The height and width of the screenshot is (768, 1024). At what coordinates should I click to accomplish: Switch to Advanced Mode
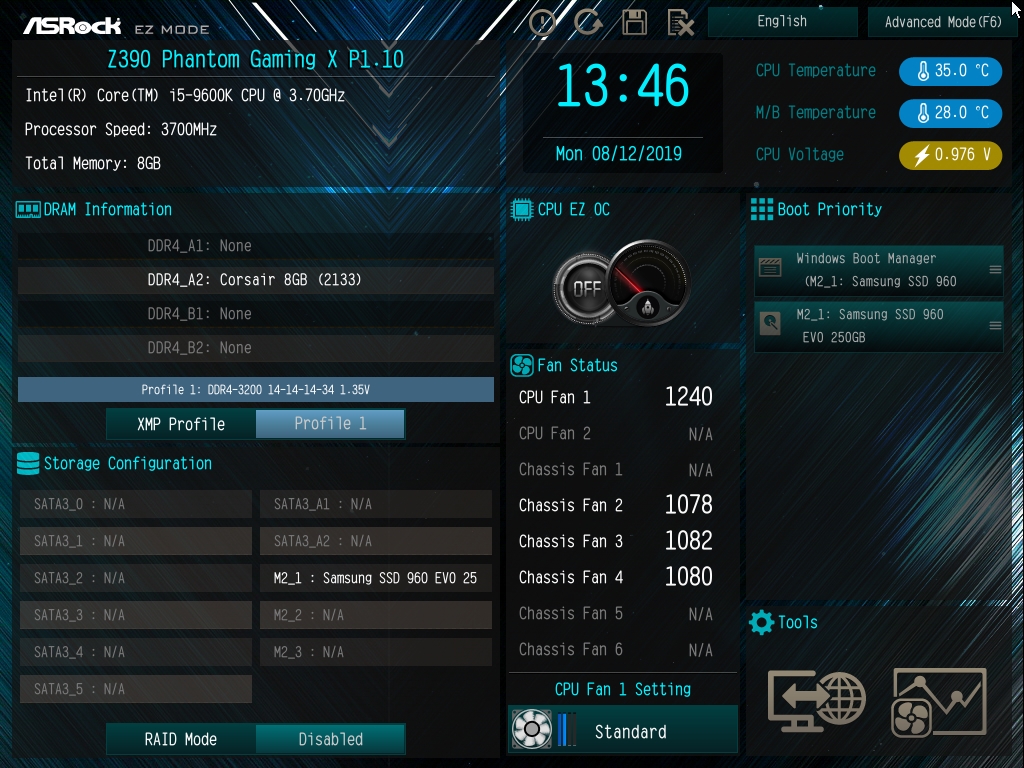942,22
